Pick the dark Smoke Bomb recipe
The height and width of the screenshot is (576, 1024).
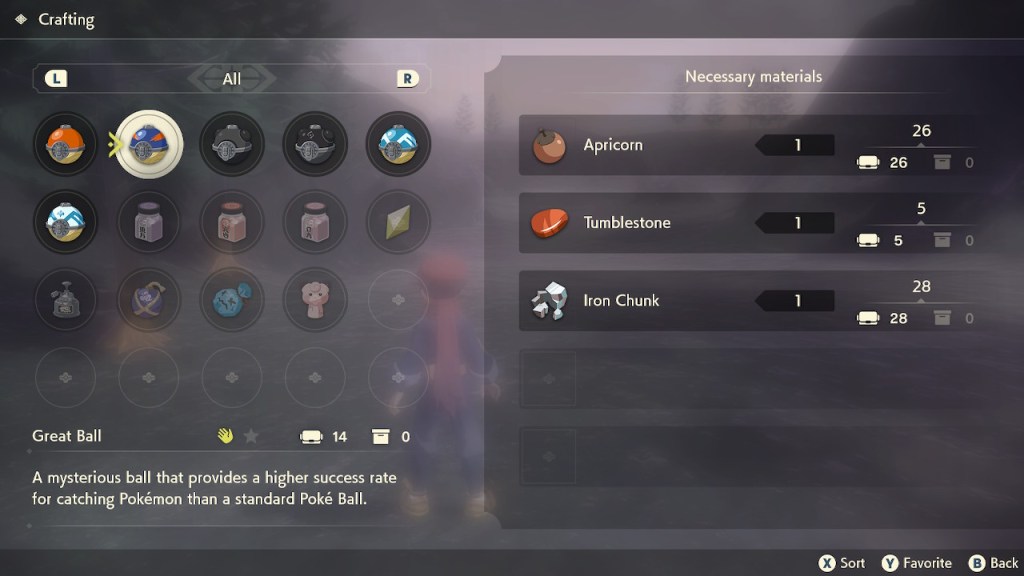click(65, 298)
